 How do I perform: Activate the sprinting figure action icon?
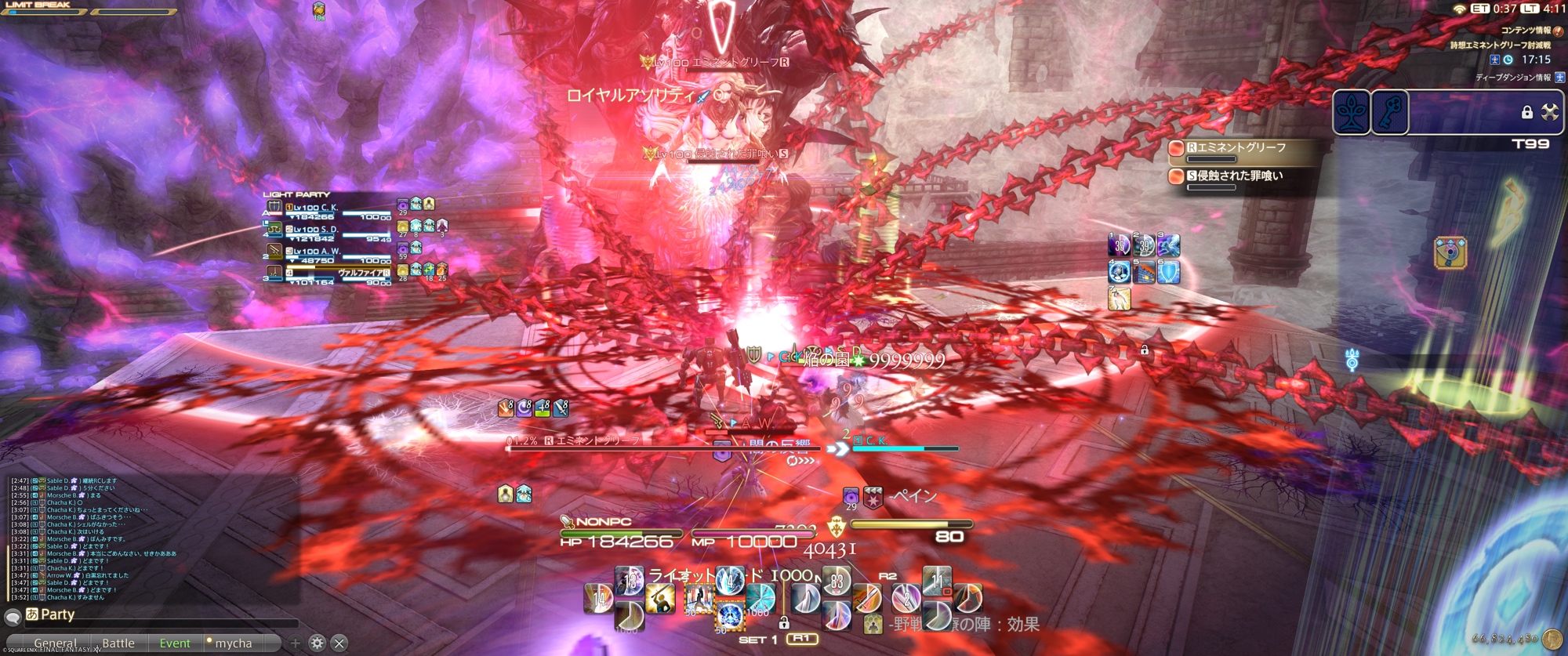click(1119, 298)
